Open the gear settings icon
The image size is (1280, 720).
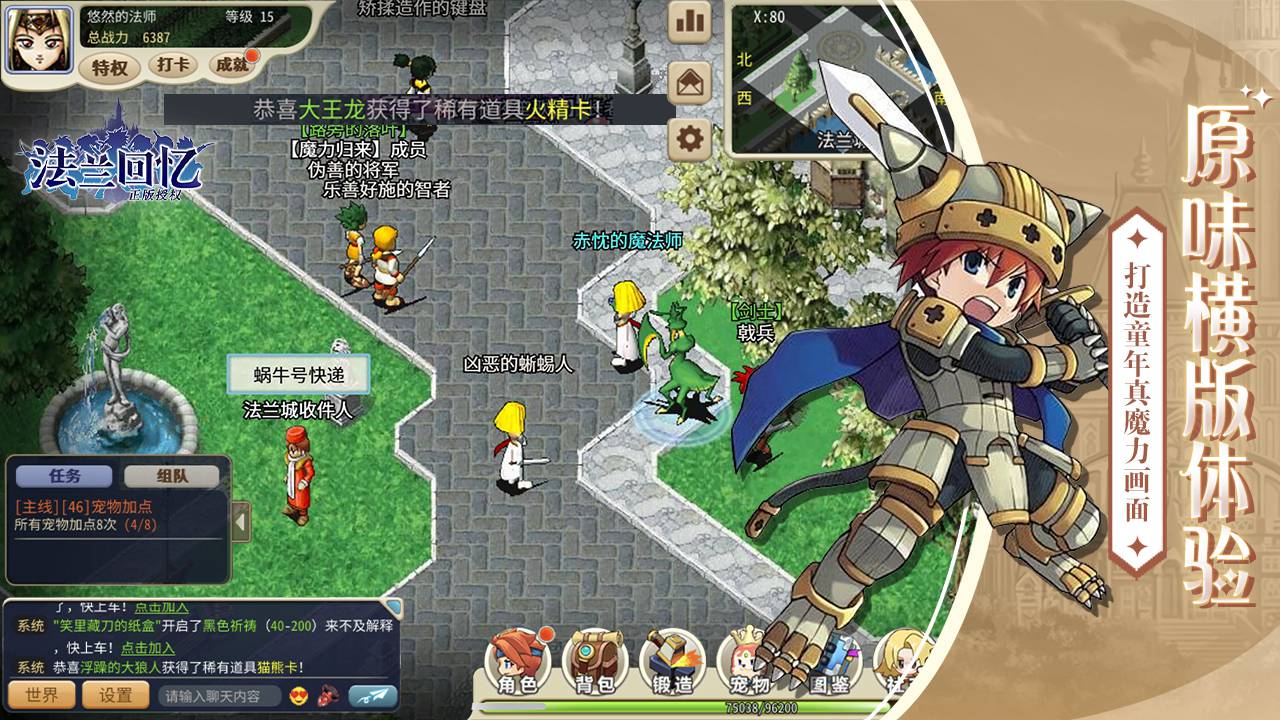point(688,139)
